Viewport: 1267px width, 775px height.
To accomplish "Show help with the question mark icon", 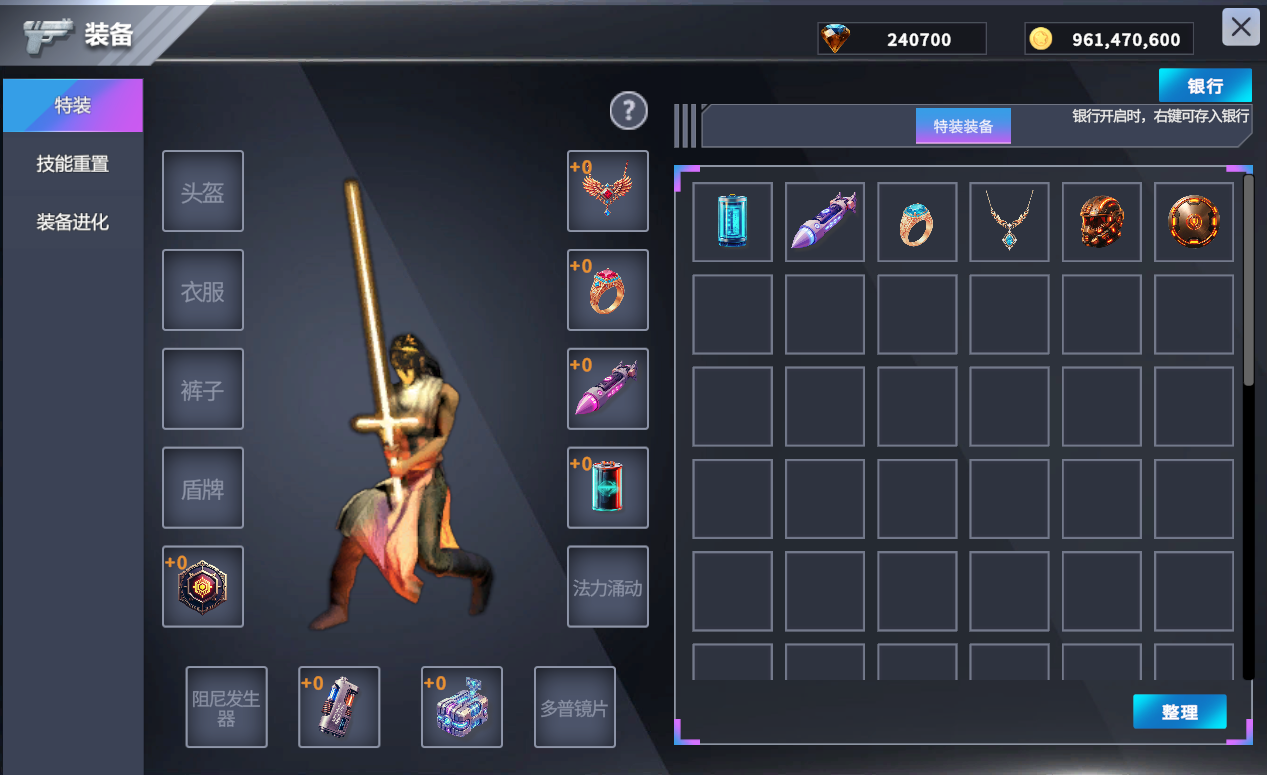I will (x=629, y=111).
